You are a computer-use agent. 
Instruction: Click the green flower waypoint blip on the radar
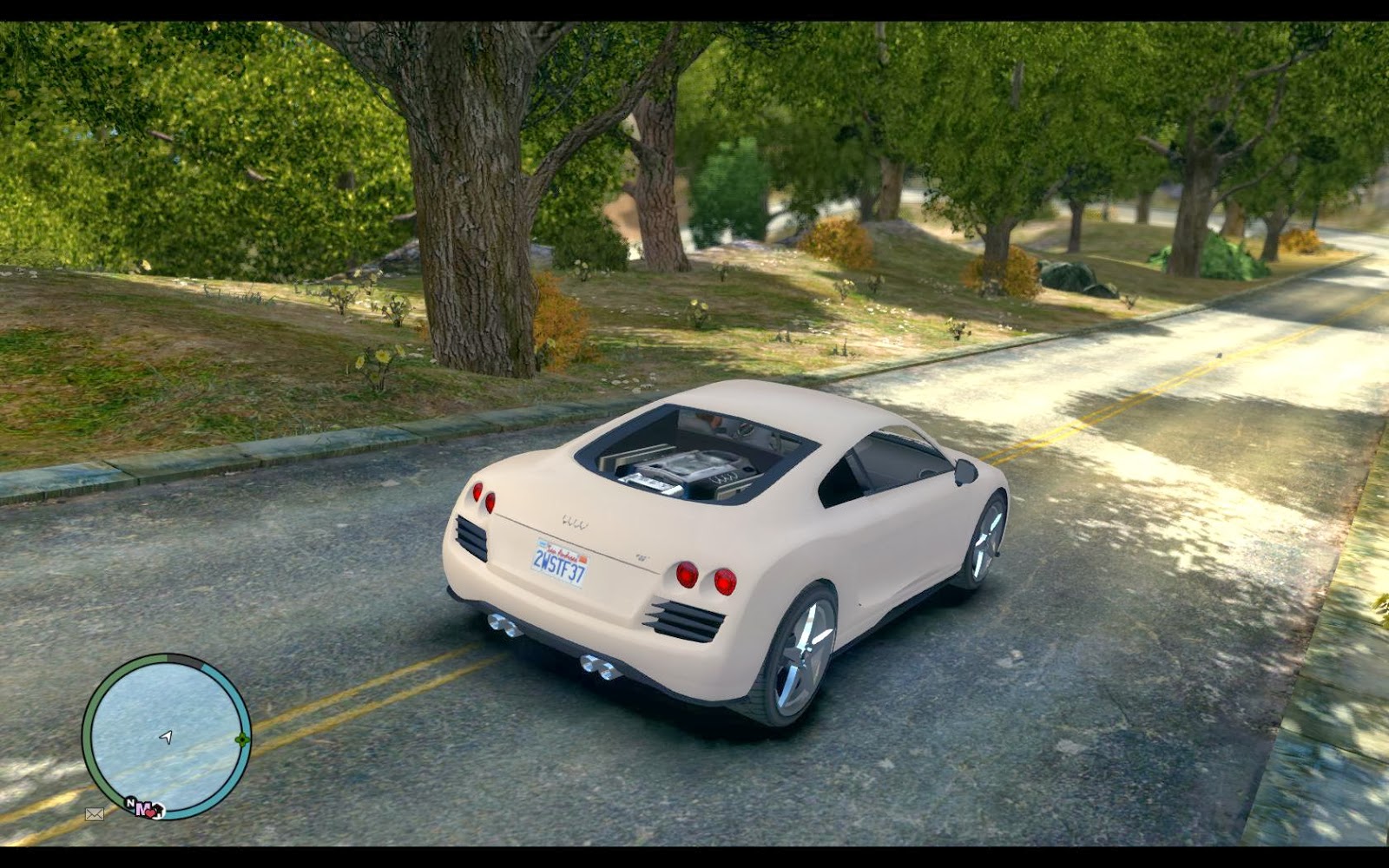pyautogui.click(x=242, y=740)
